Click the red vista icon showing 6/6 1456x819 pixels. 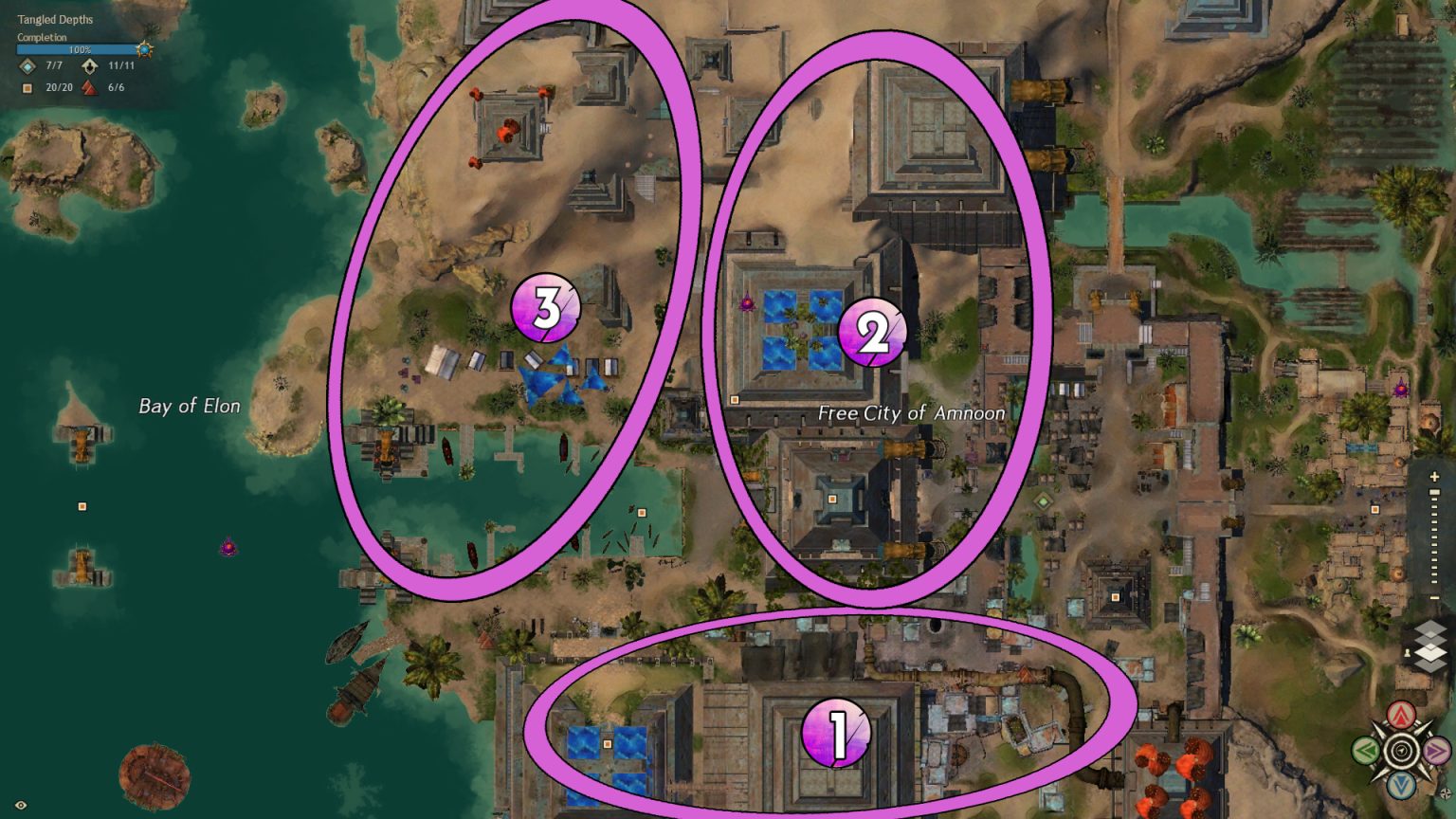coord(88,87)
